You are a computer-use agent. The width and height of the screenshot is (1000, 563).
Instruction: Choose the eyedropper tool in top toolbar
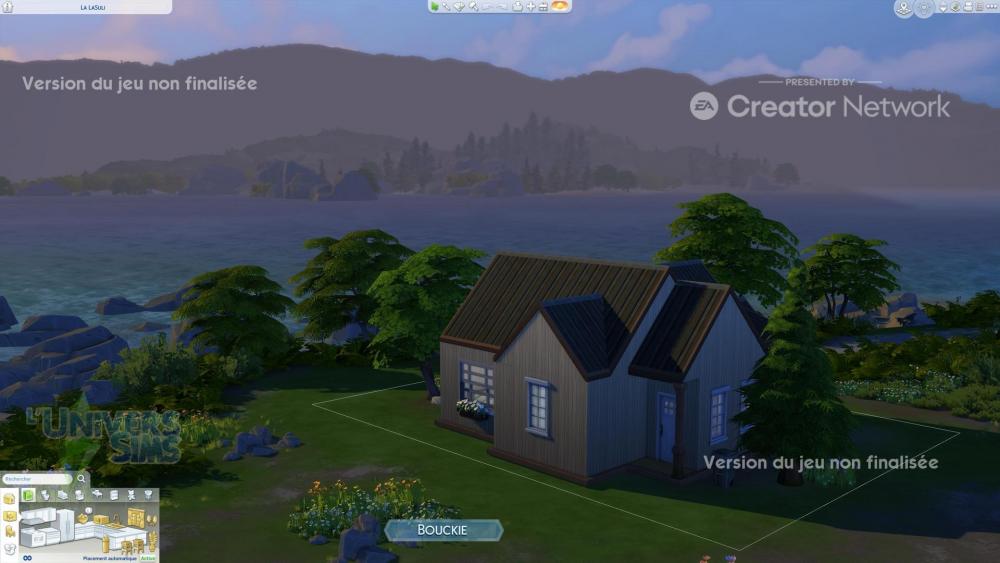click(447, 6)
